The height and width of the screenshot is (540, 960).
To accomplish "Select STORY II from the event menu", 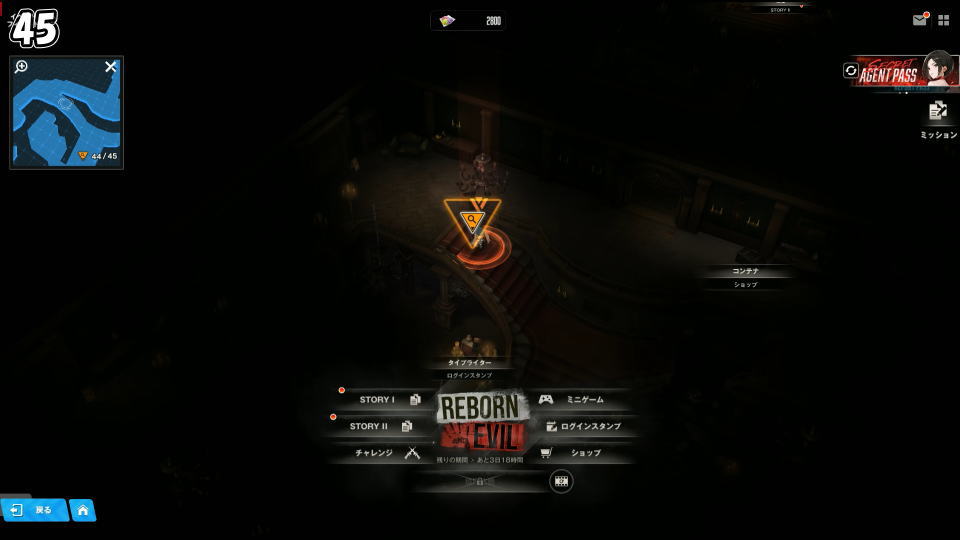I will click(x=376, y=426).
